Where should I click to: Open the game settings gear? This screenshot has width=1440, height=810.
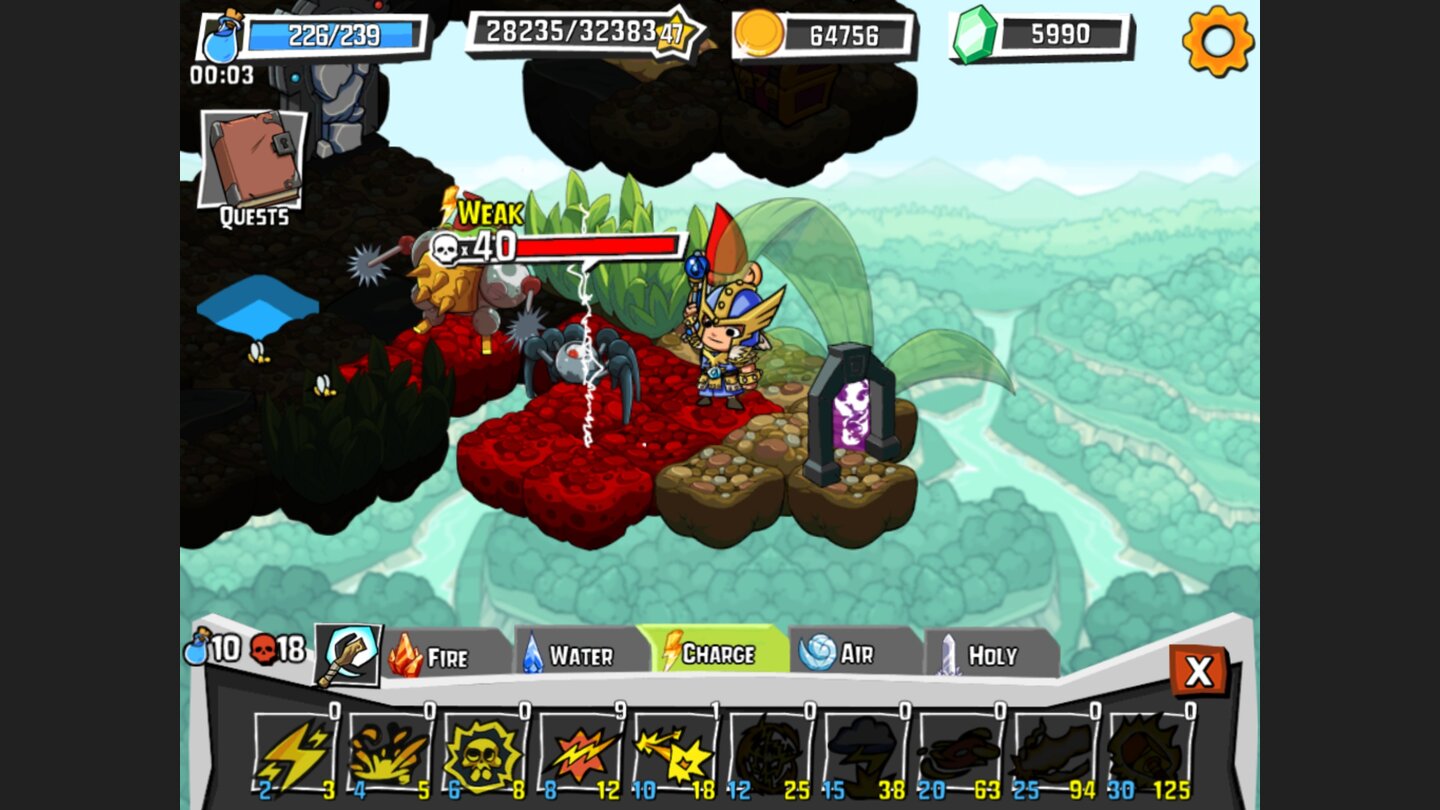(1218, 43)
